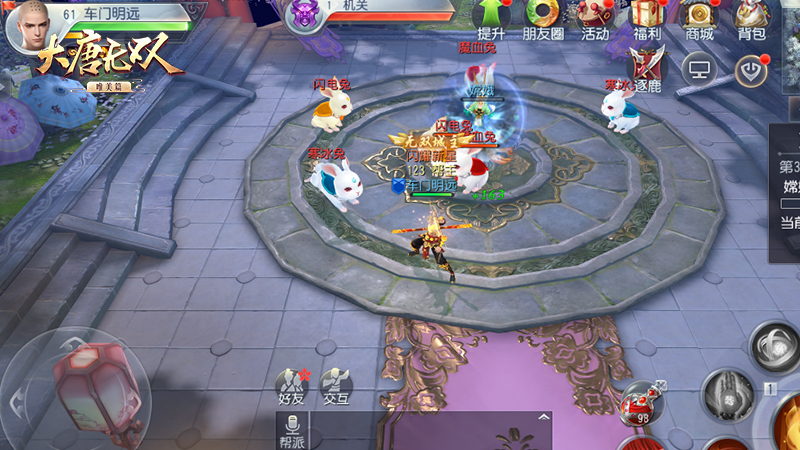The width and height of the screenshot is (800, 450).
Task: Click the monitor screen icon button
Action: point(697,69)
